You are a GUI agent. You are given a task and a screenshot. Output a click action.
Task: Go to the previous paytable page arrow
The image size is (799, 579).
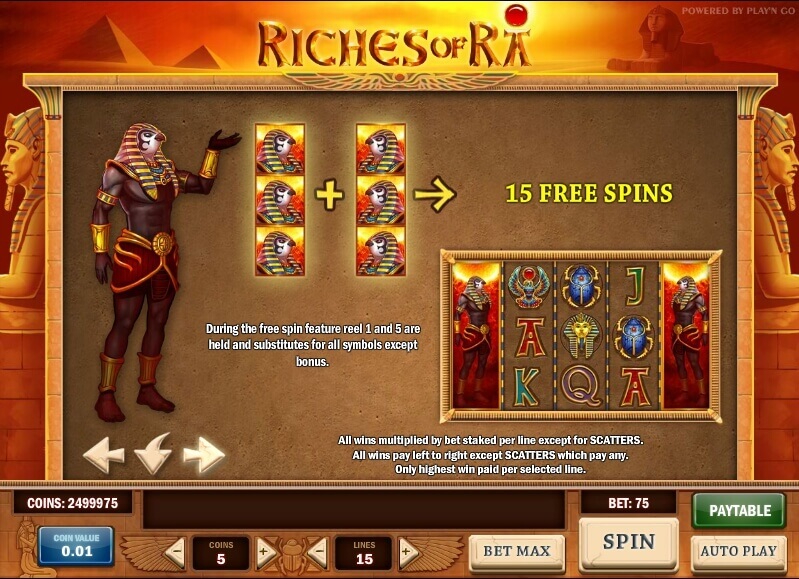103,455
